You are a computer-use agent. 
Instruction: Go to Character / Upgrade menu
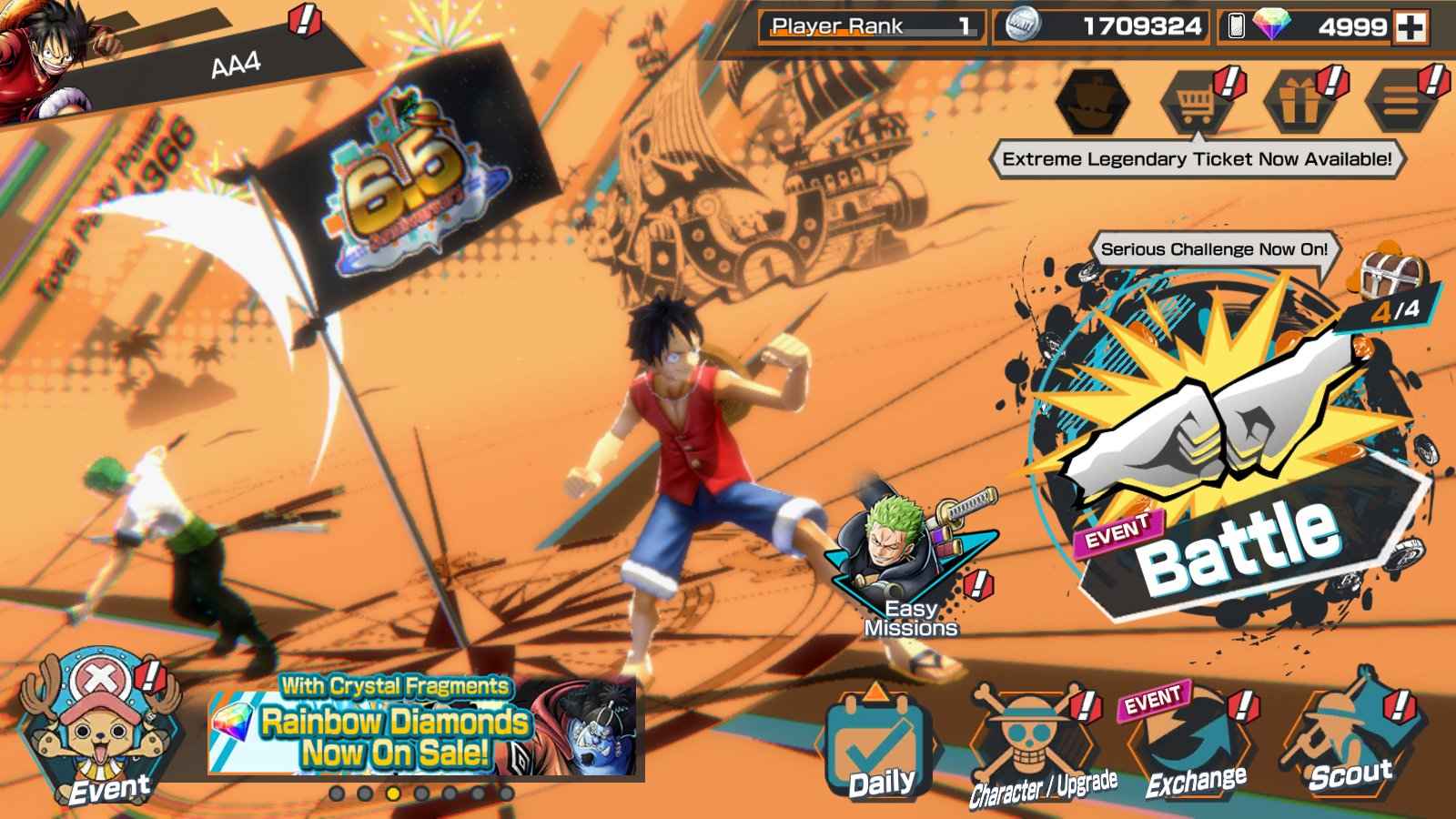click(1033, 748)
